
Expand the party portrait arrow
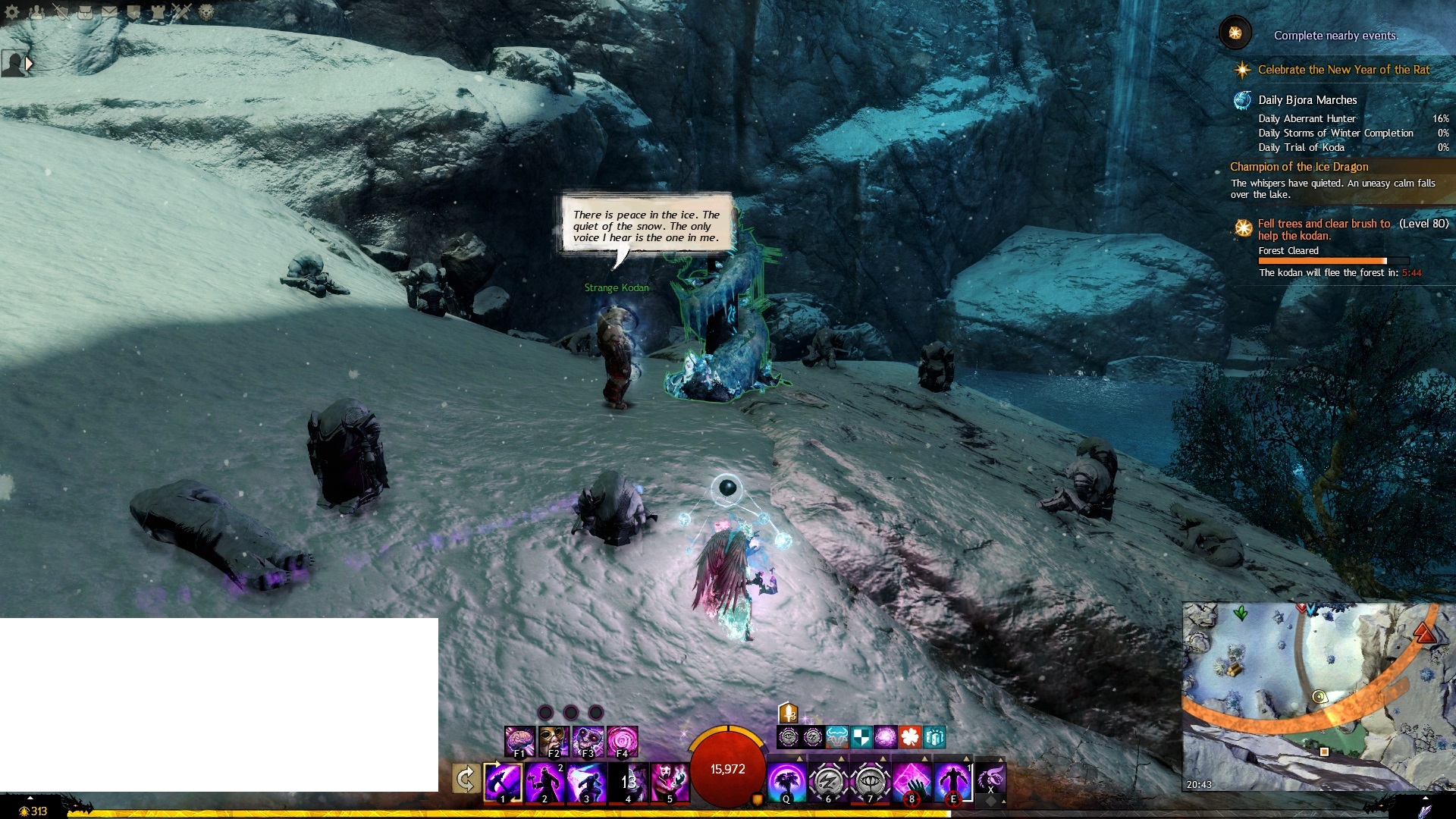[29, 64]
